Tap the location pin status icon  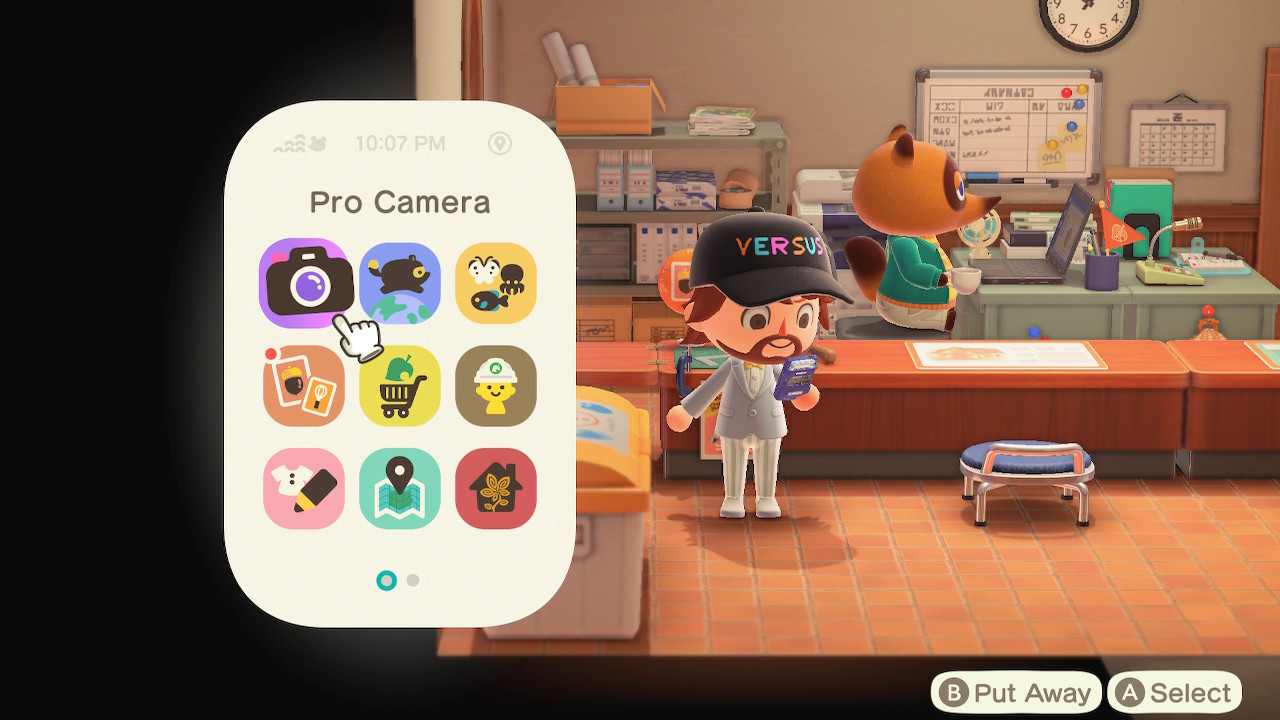click(501, 144)
